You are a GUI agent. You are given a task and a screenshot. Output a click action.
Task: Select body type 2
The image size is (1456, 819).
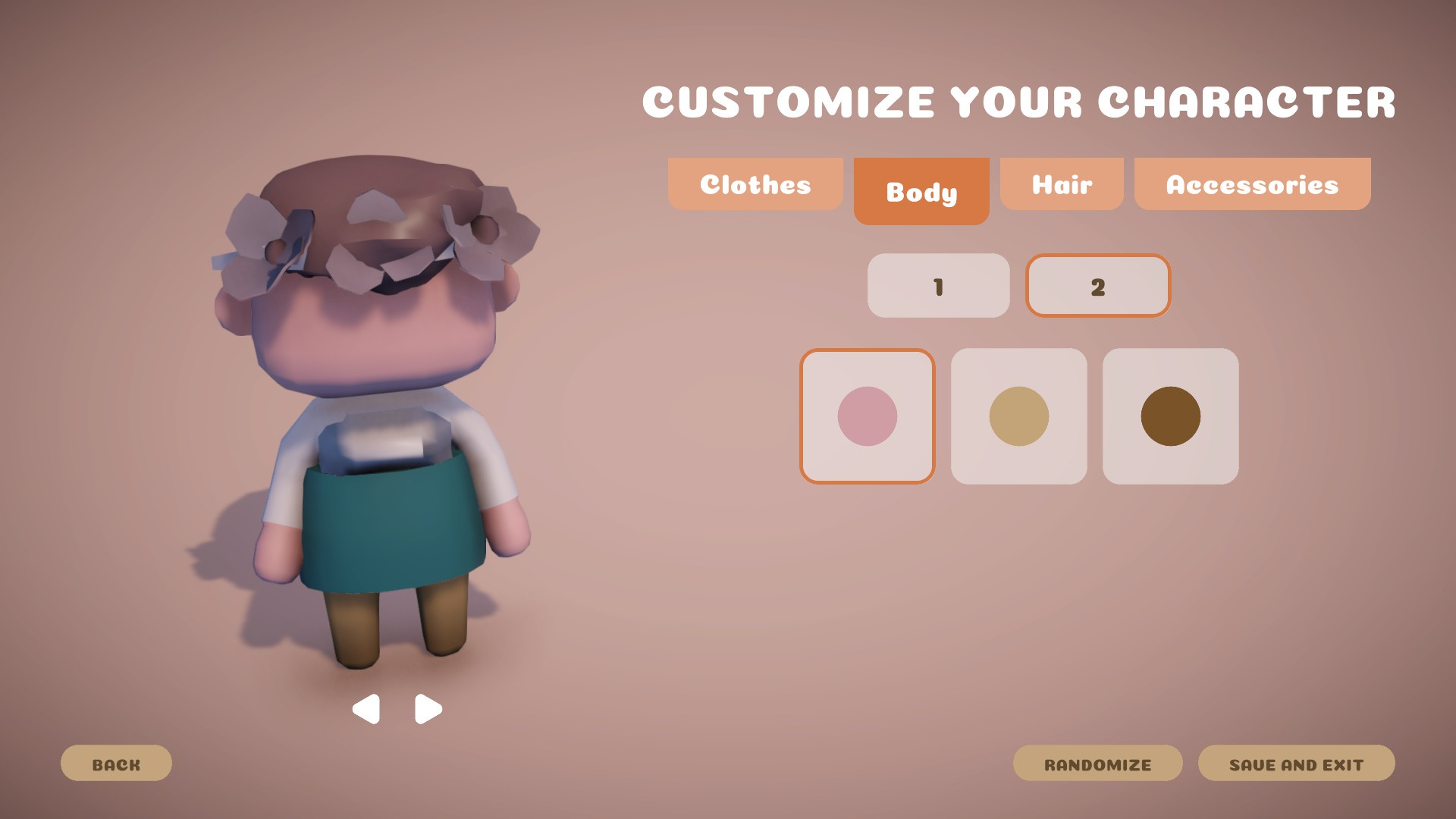click(x=1097, y=286)
